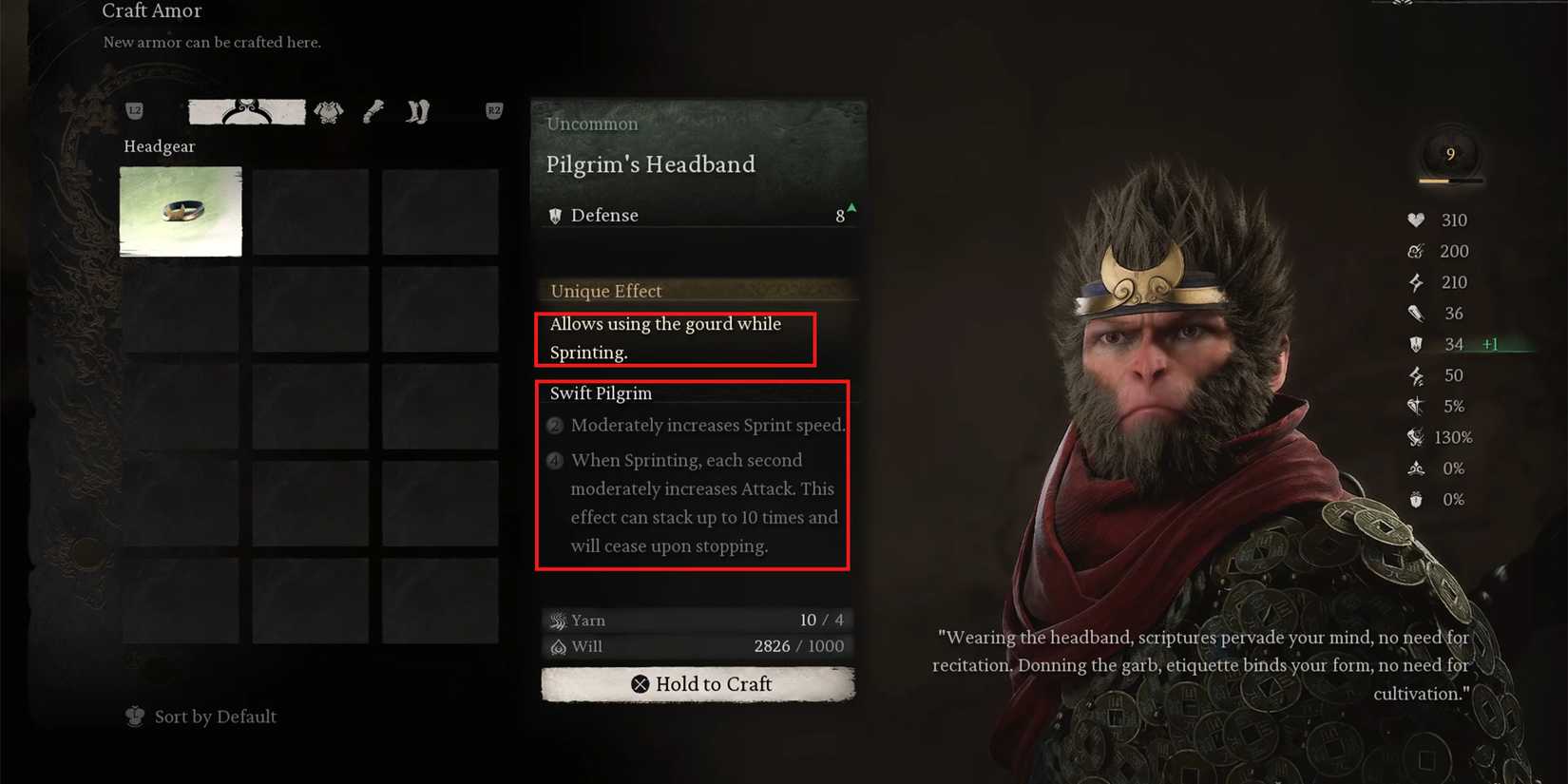The height and width of the screenshot is (784, 1568).
Task: Click the Health stat icon showing 310
Action: click(x=1416, y=220)
